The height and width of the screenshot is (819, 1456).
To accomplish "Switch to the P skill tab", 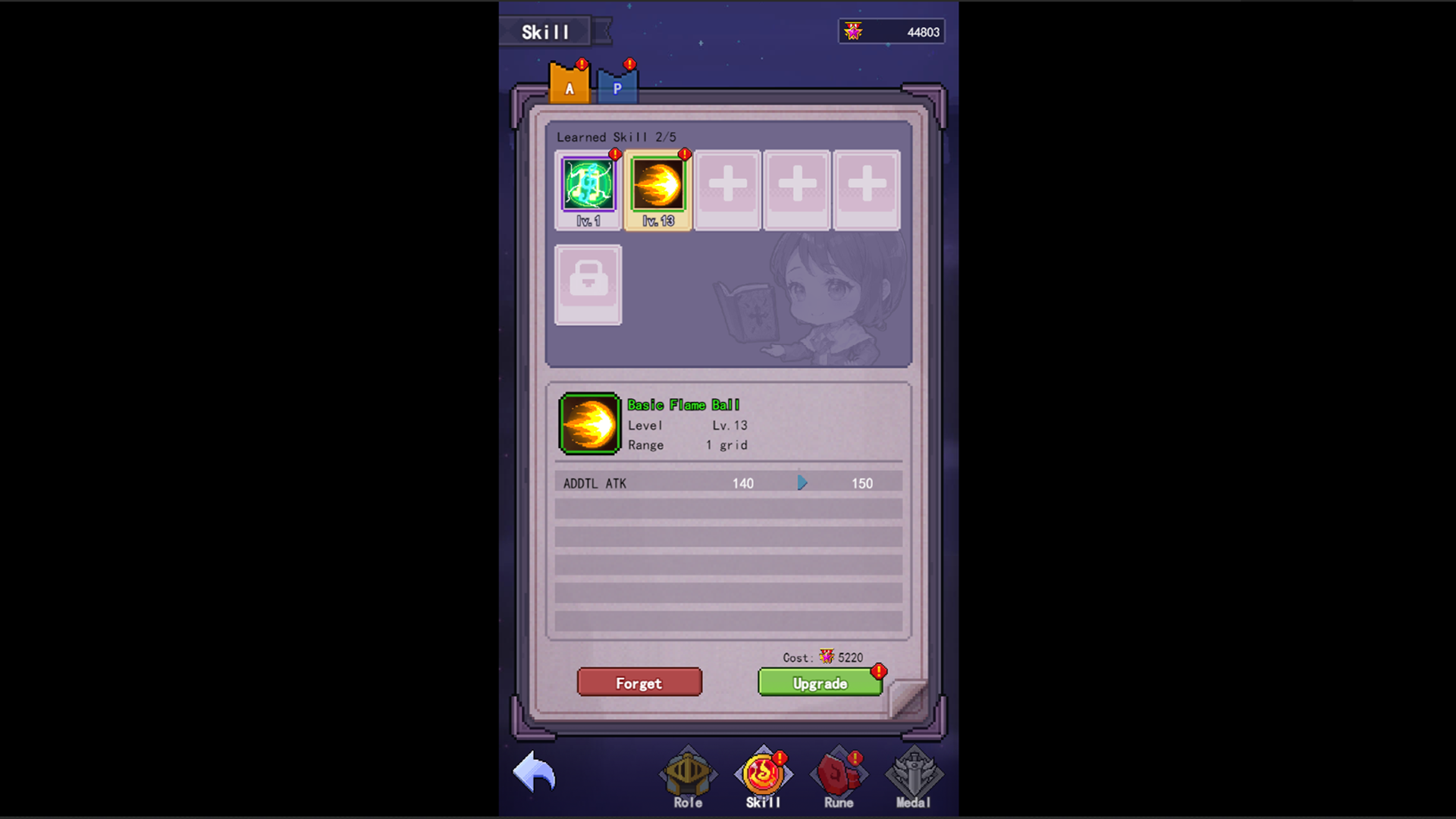I will pyautogui.click(x=618, y=85).
